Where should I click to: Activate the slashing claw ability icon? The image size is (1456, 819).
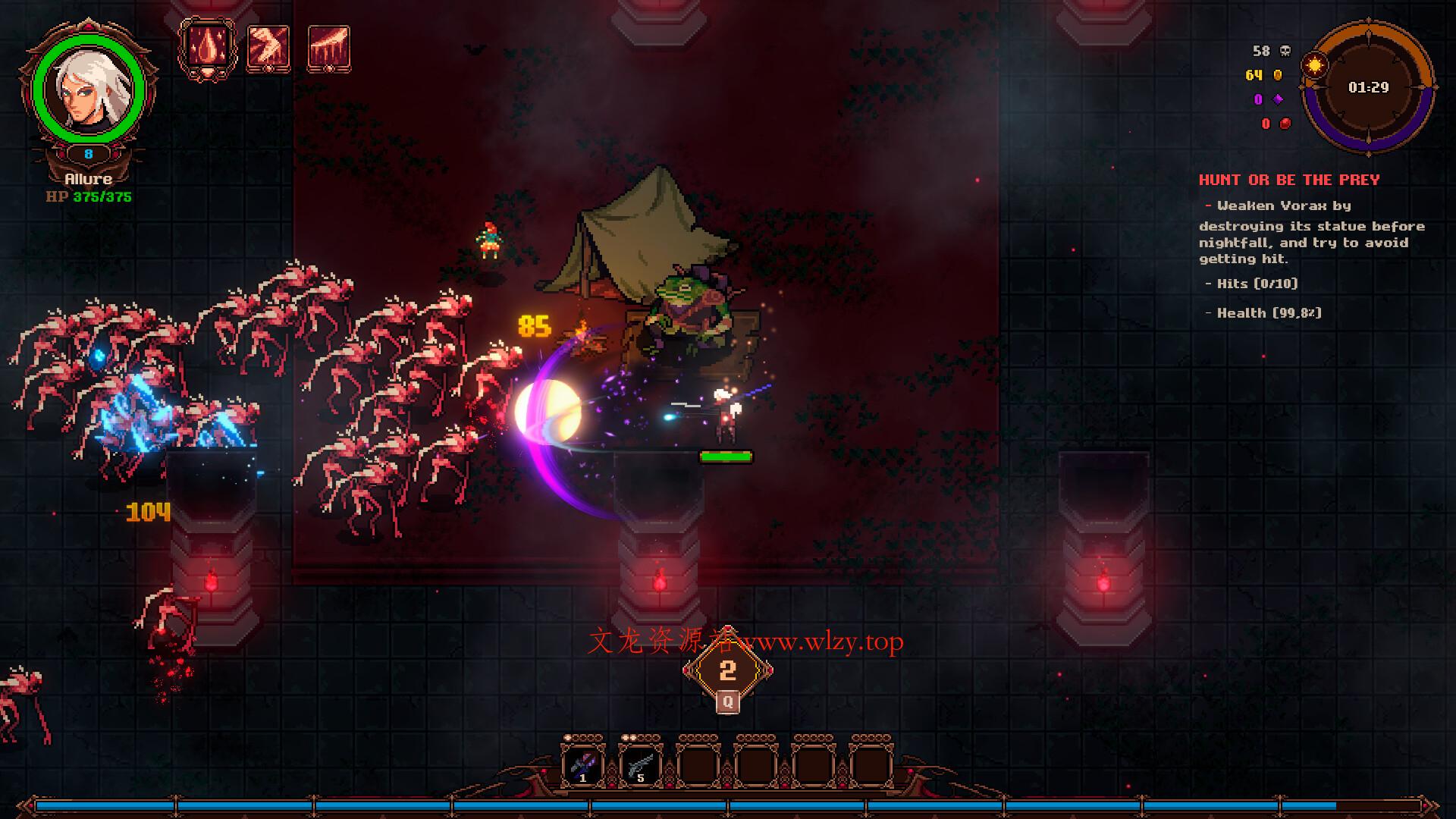pos(268,49)
